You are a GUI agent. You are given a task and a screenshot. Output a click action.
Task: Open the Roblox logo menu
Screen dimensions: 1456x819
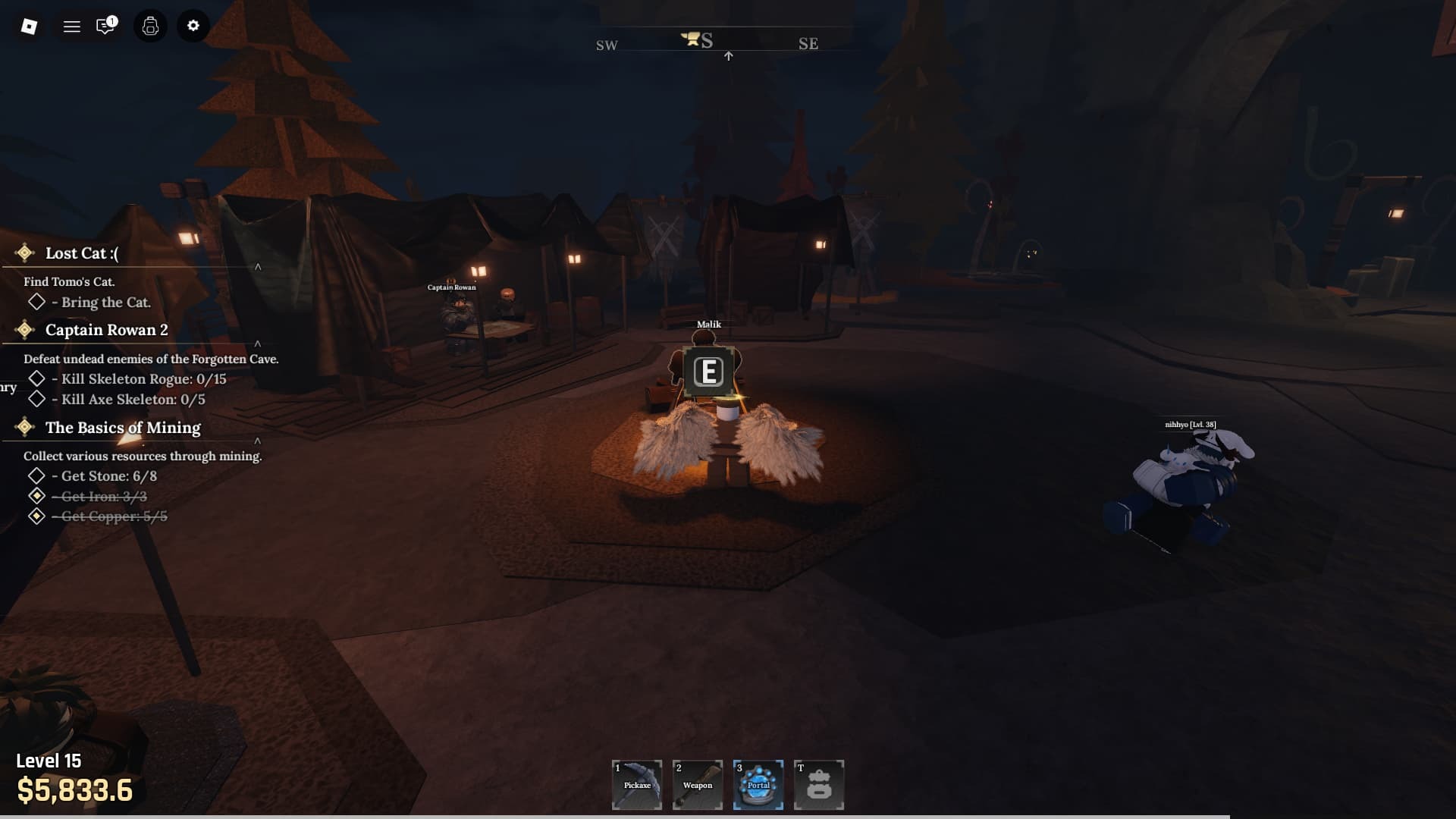[29, 27]
